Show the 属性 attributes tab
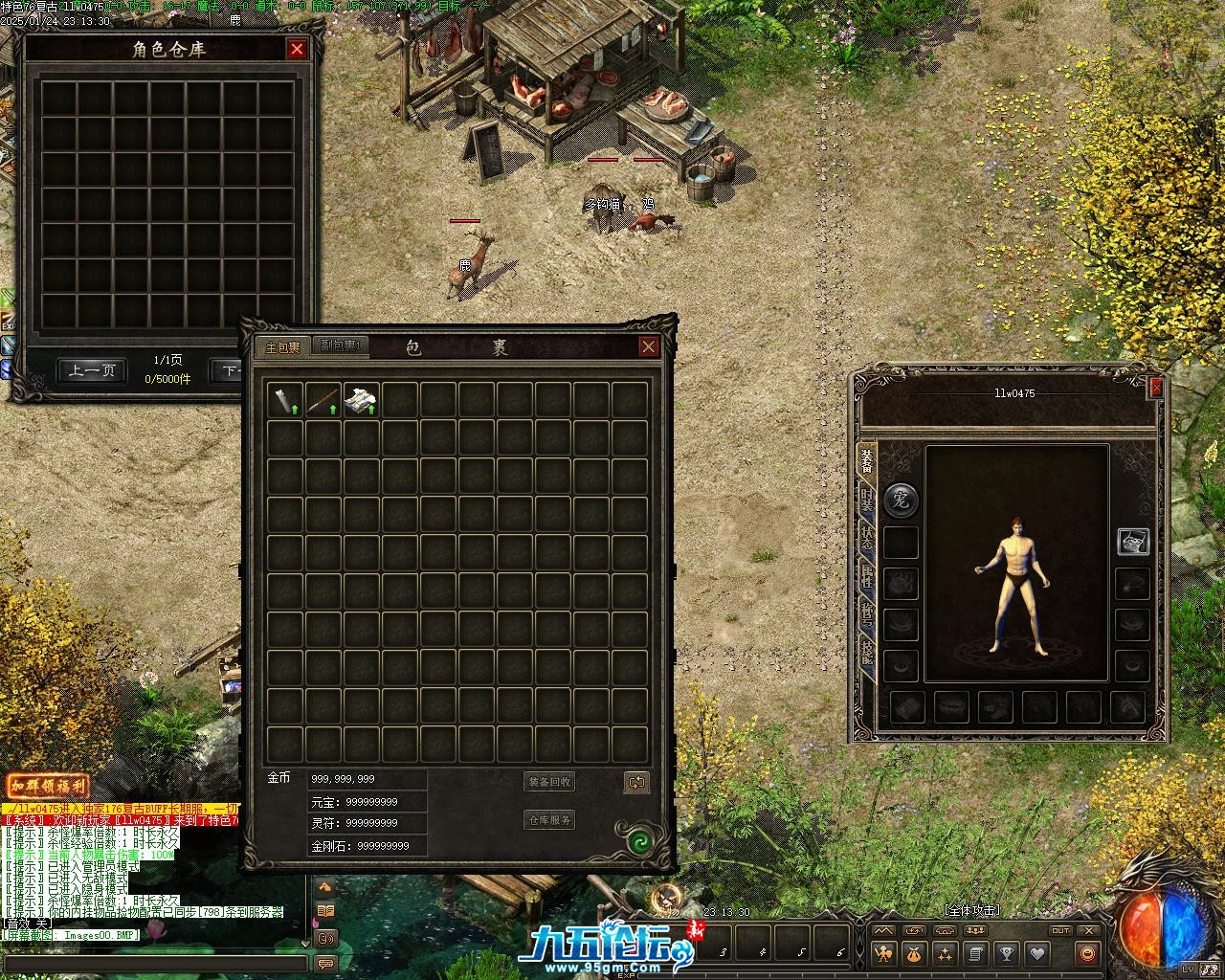Screen dimensions: 1225x980 pos(866,575)
